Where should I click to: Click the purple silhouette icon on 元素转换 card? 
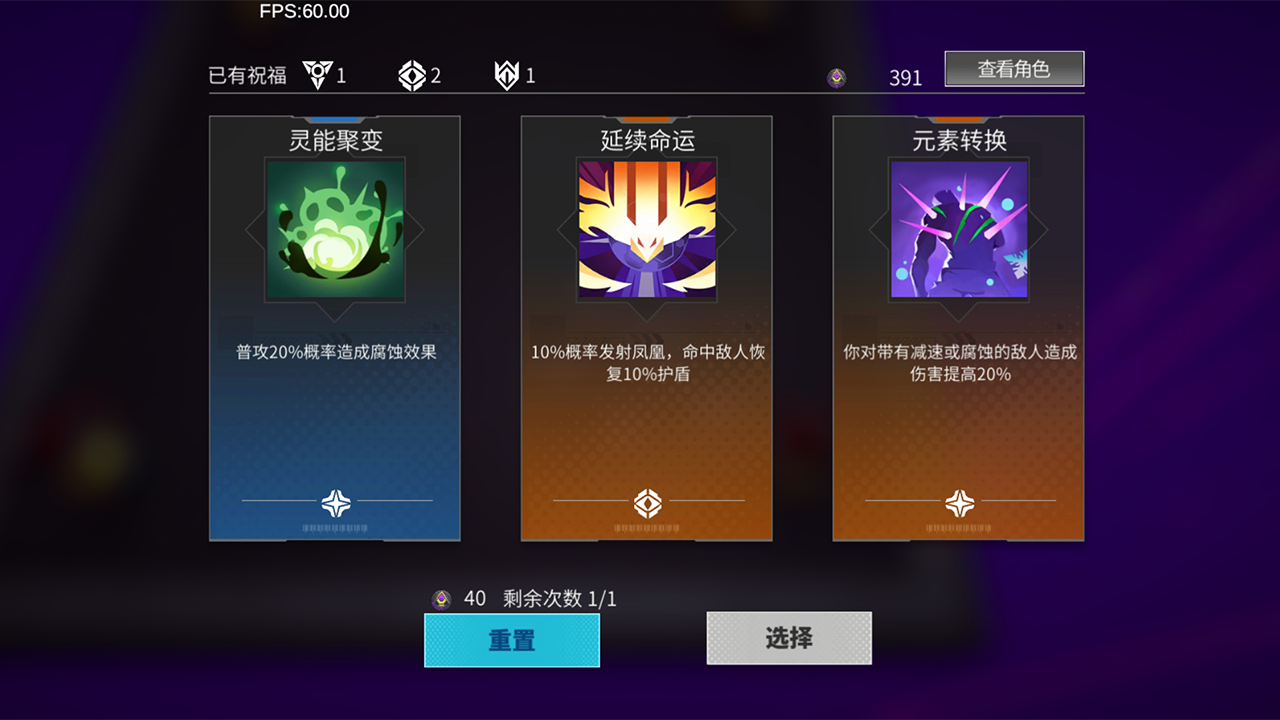pos(957,231)
